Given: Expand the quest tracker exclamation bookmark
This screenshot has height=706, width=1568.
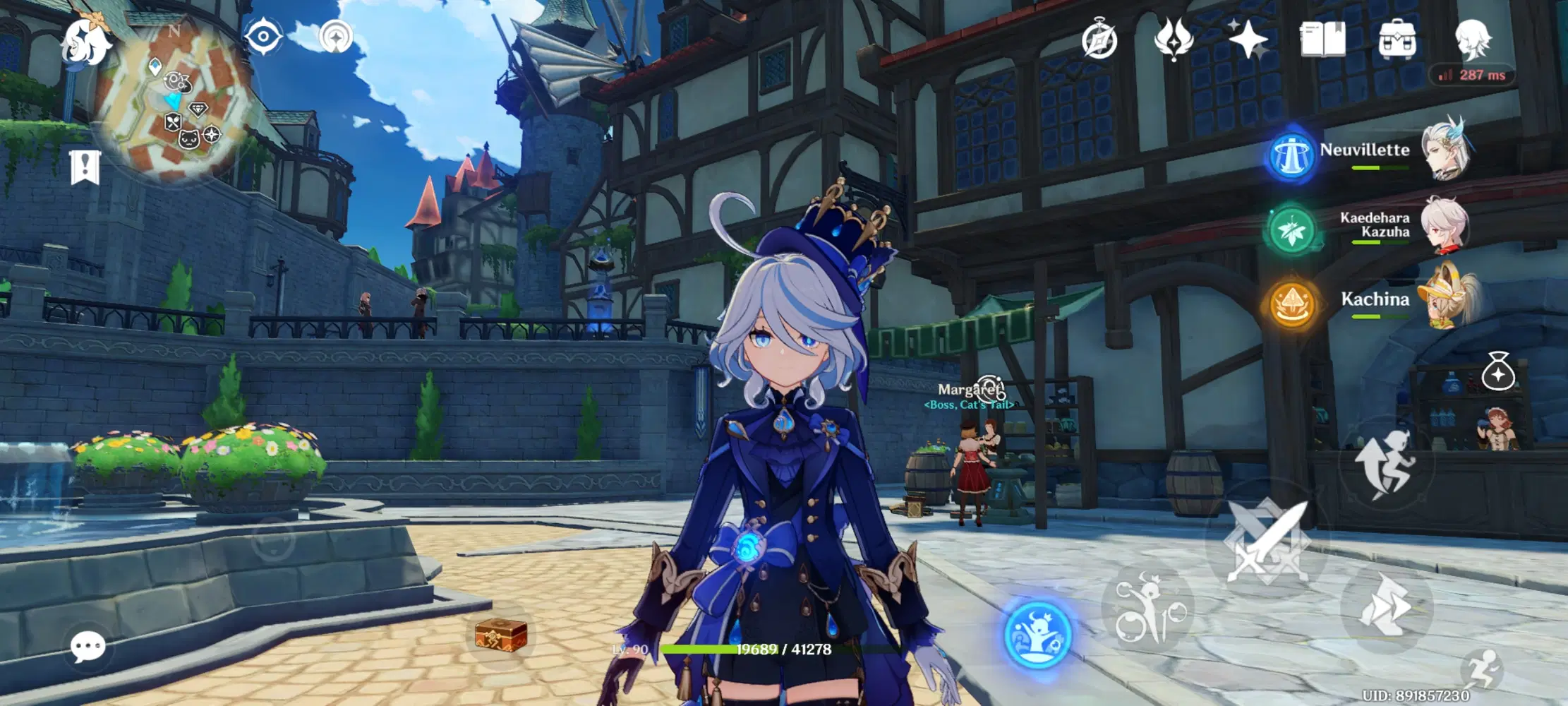Looking at the screenshot, I should pos(85,166).
